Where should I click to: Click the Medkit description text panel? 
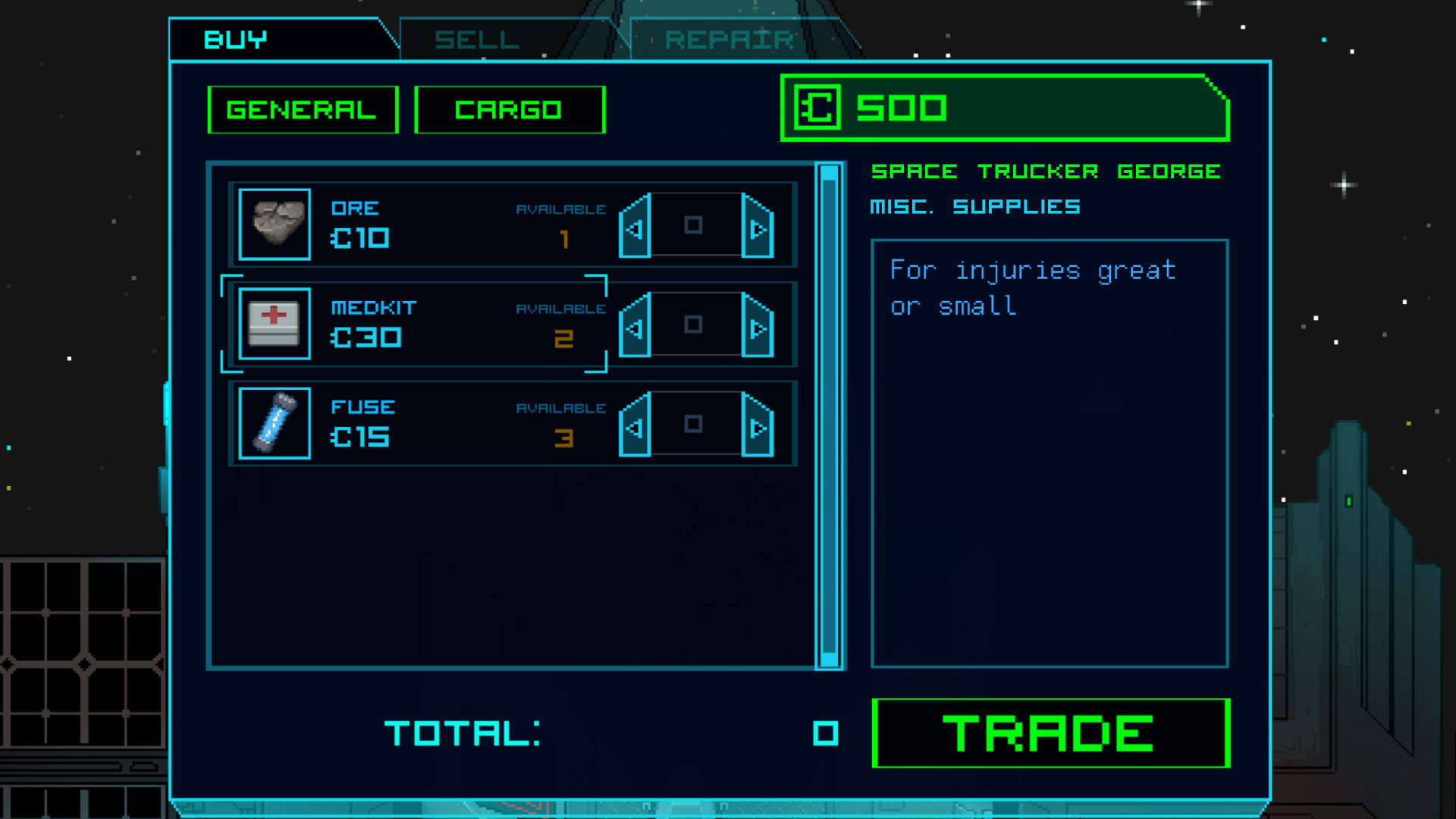[x=1050, y=453]
